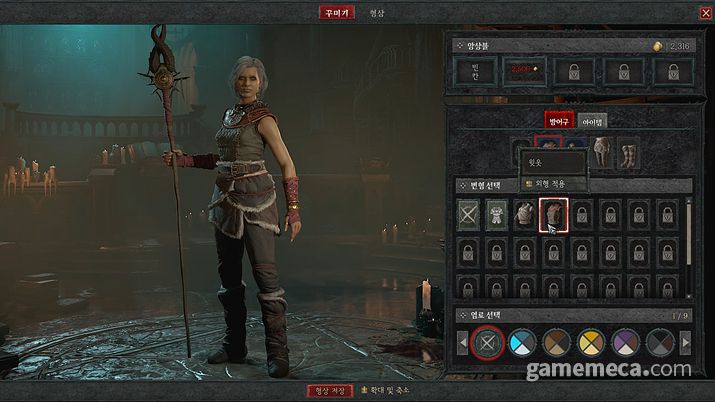Switch to the 형상 tab
This screenshot has width=715, height=402.
(x=376, y=13)
